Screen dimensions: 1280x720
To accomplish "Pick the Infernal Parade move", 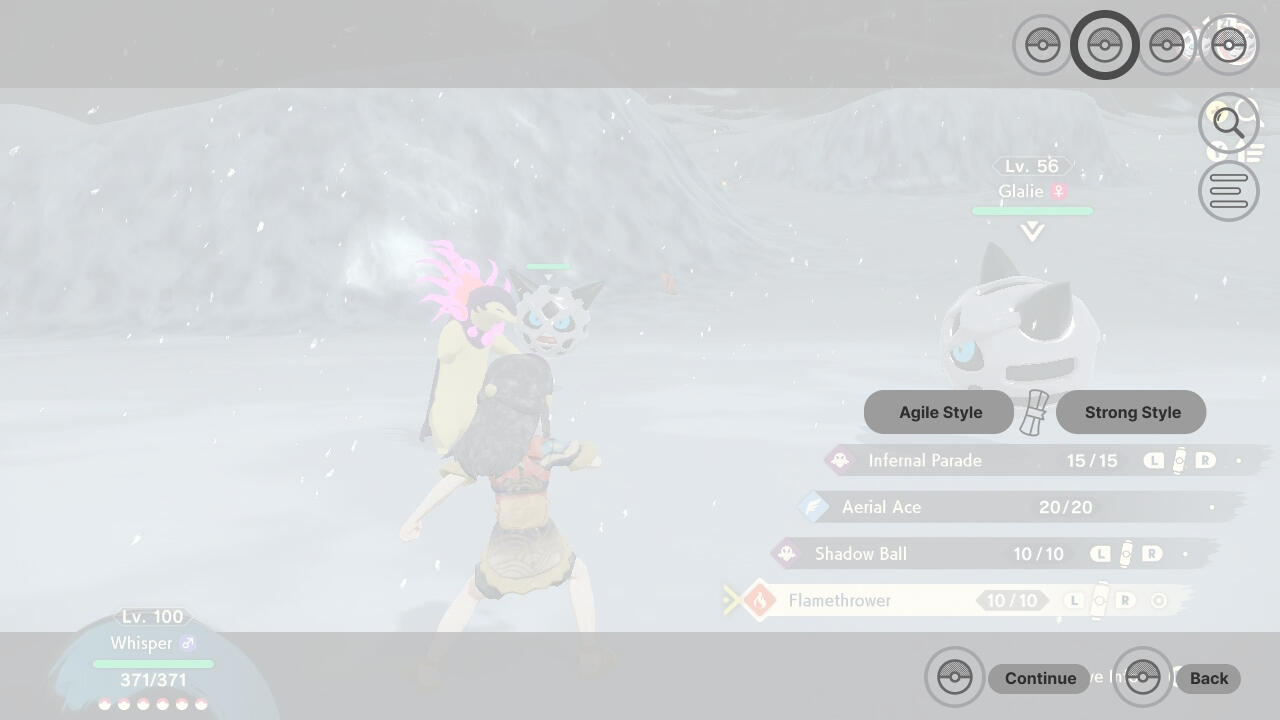I will (x=925, y=461).
